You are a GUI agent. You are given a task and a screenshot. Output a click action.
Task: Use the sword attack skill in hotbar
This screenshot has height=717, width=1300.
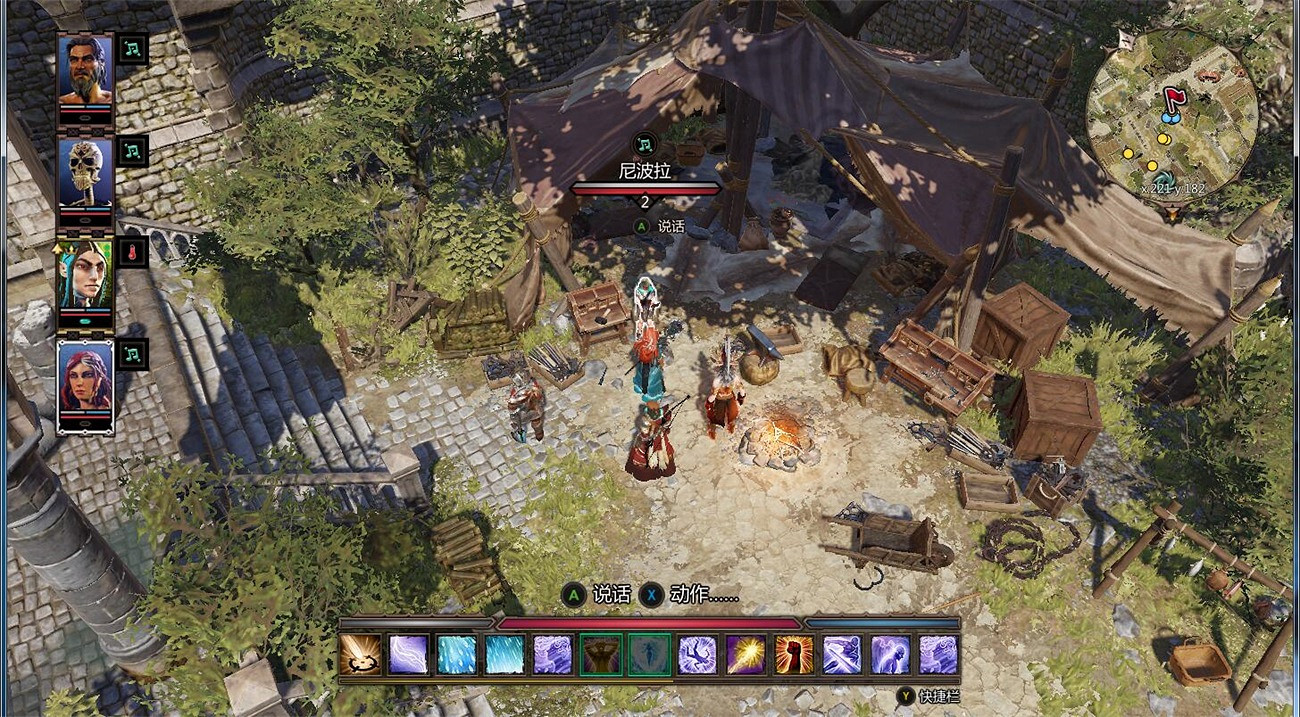(x=360, y=655)
